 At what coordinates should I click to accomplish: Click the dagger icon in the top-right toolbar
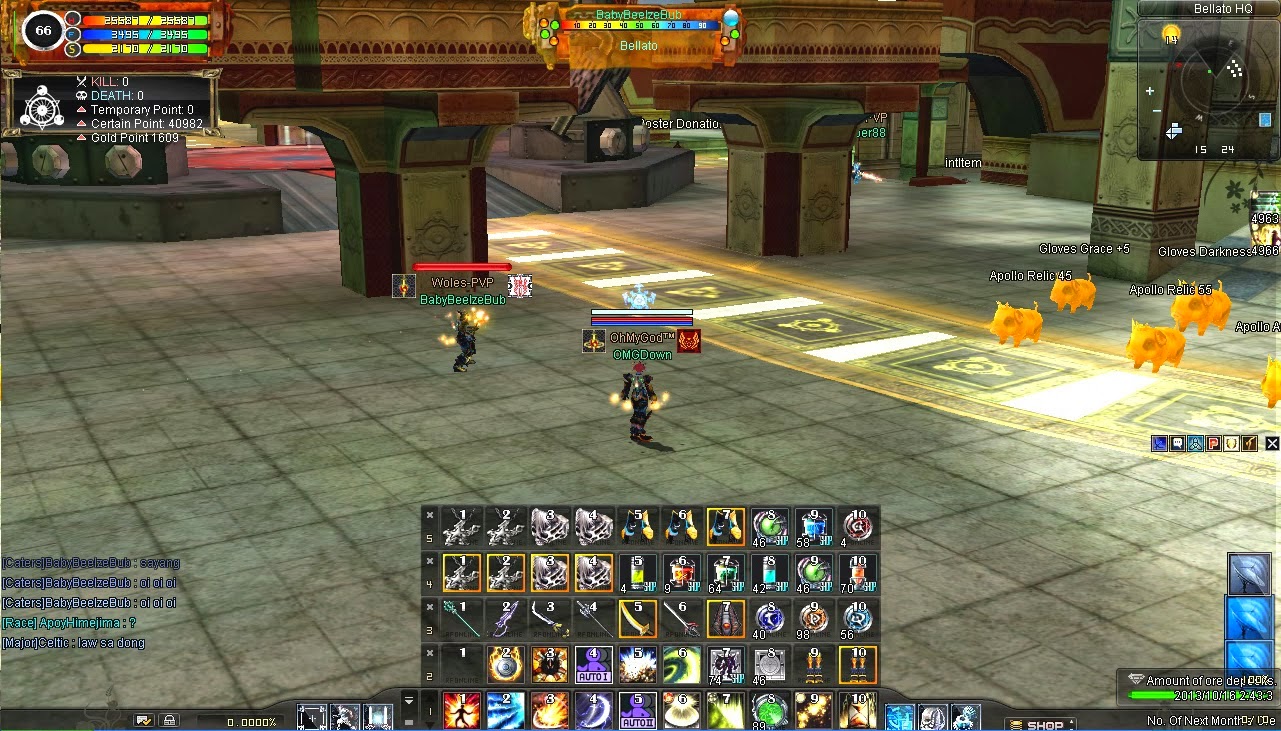(x=1250, y=443)
